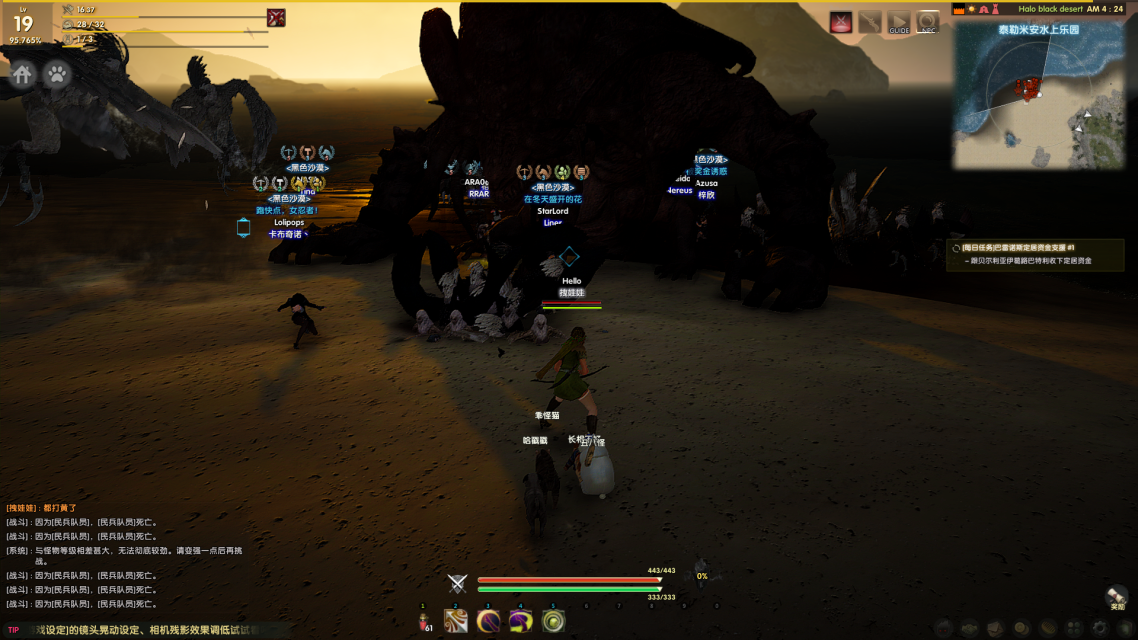1138x640 pixels.
Task: Toggle the red crossed-swords PvP button
Action: pos(841,22)
